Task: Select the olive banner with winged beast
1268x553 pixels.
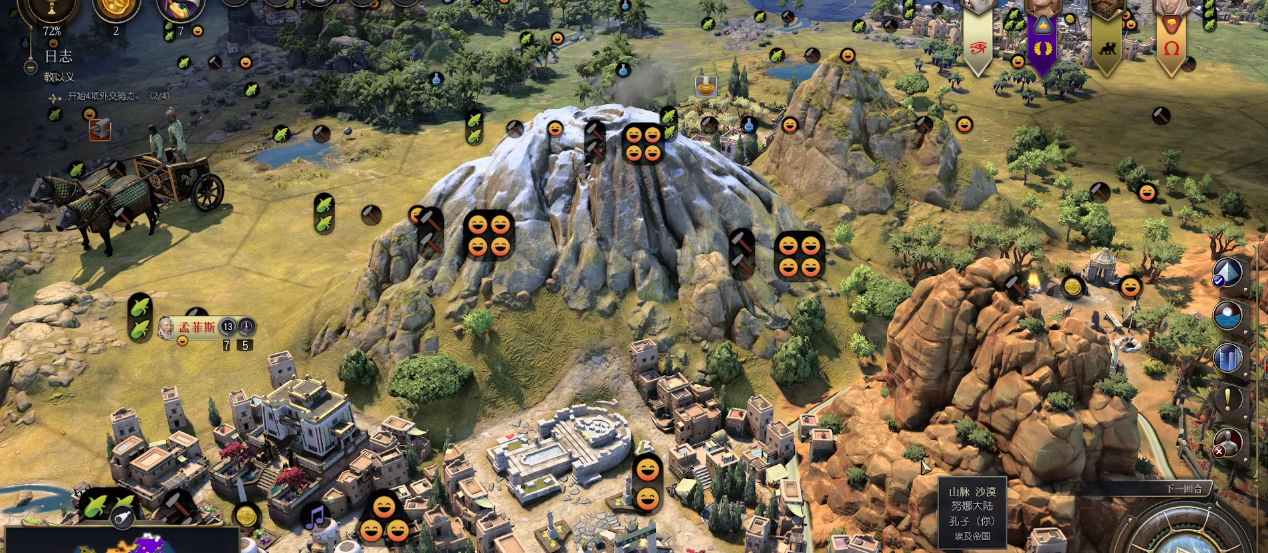Action: click(1106, 44)
